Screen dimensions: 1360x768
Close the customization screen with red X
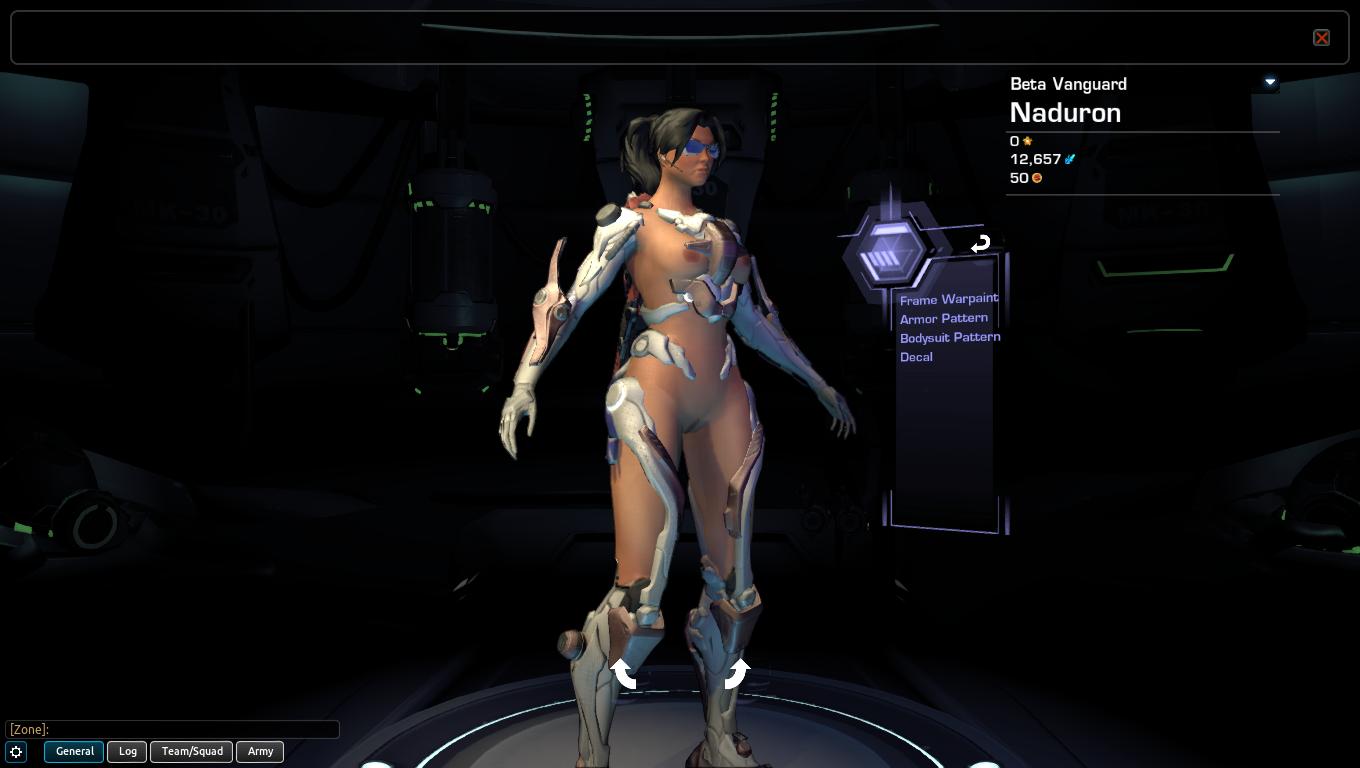coord(1321,38)
